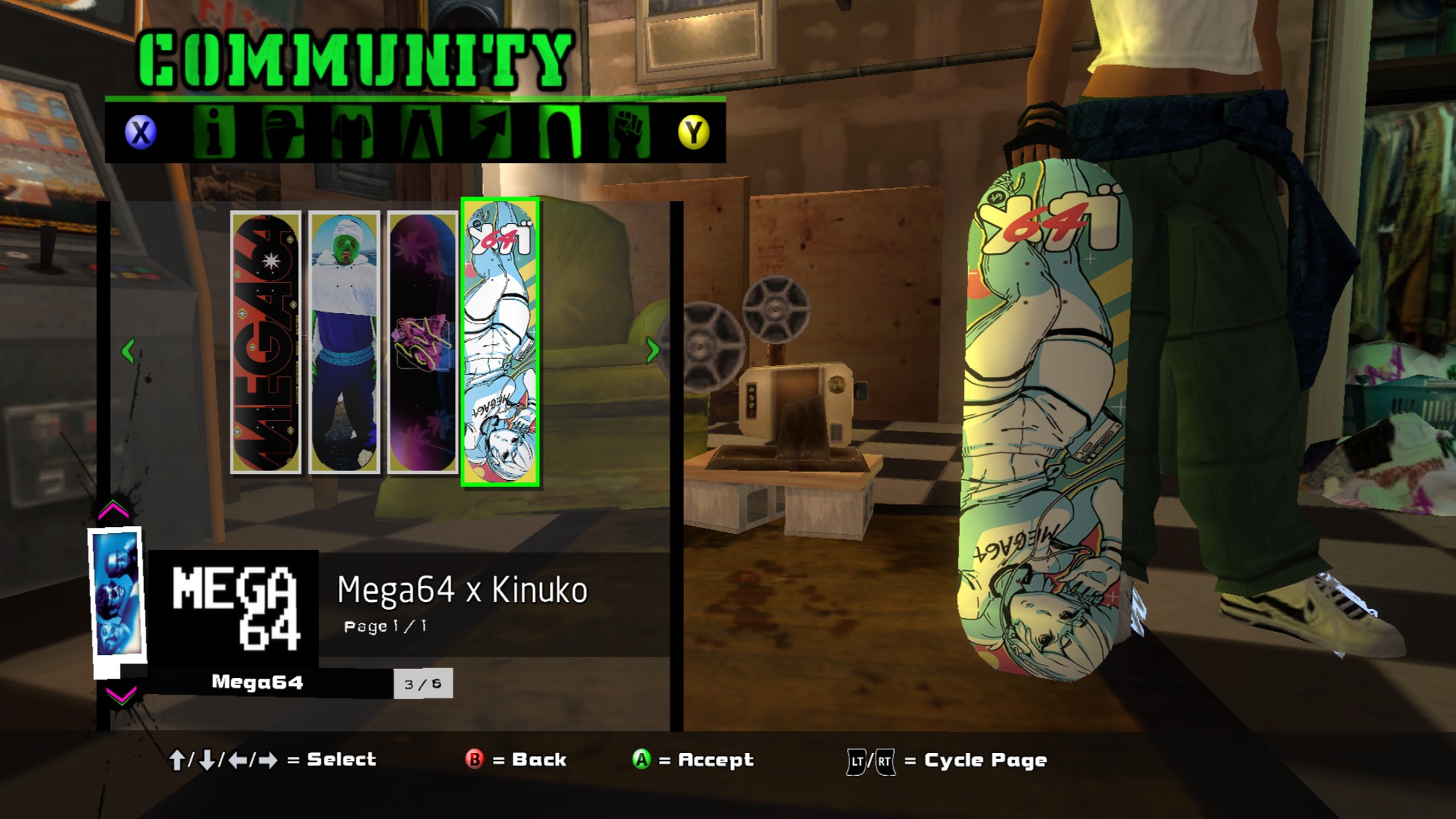Click the green right arrow beside the decks
The width and height of the screenshot is (1456, 819).
point(651,350)
